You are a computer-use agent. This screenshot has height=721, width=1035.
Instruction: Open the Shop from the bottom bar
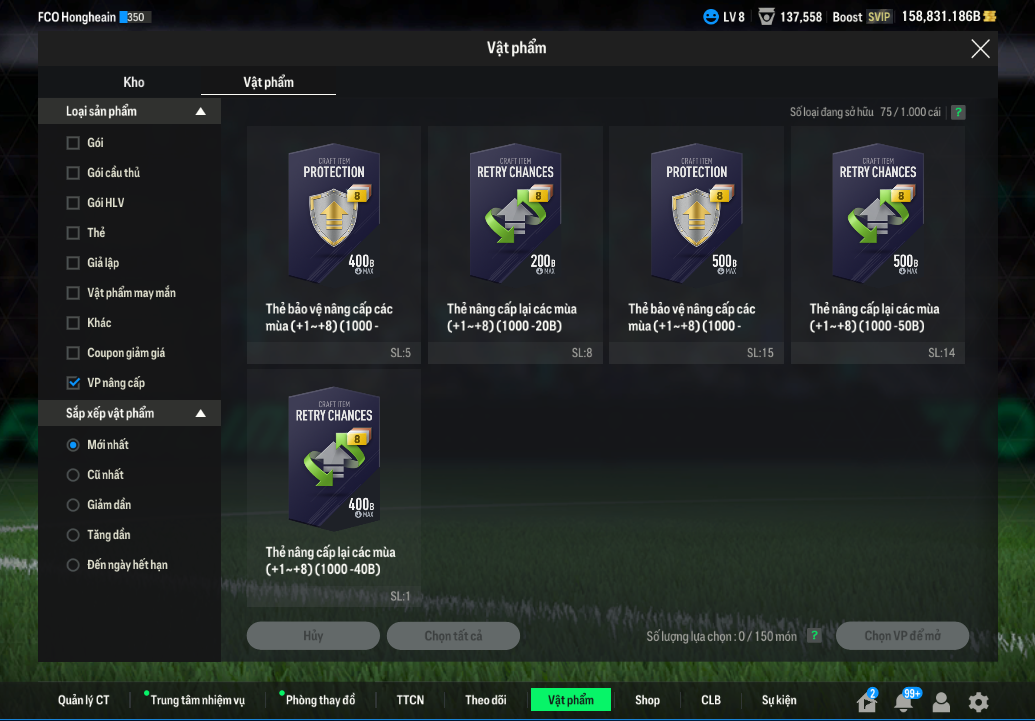pos(647,700)
